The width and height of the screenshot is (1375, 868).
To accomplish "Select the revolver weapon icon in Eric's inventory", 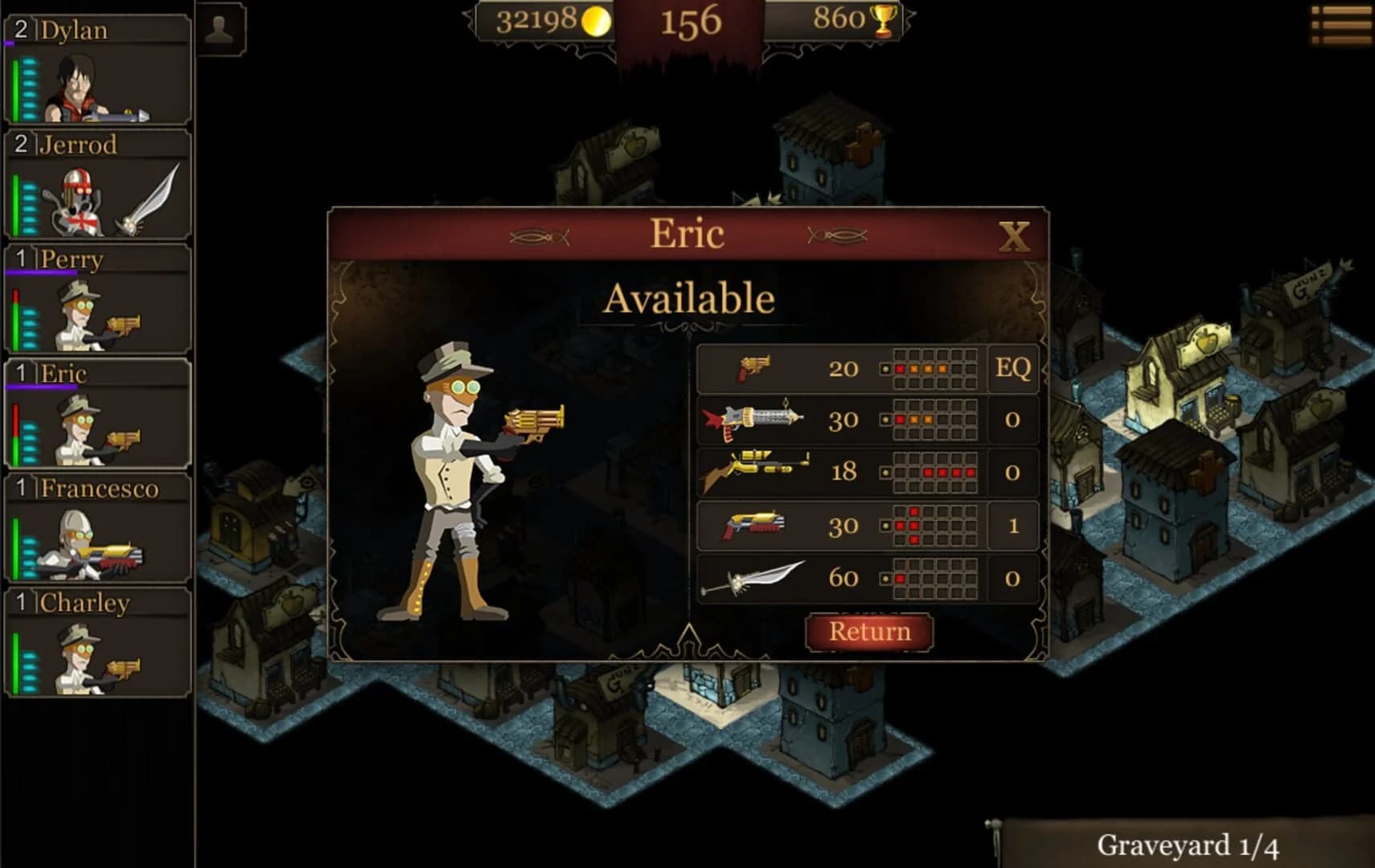I will [x=754, y=368].
